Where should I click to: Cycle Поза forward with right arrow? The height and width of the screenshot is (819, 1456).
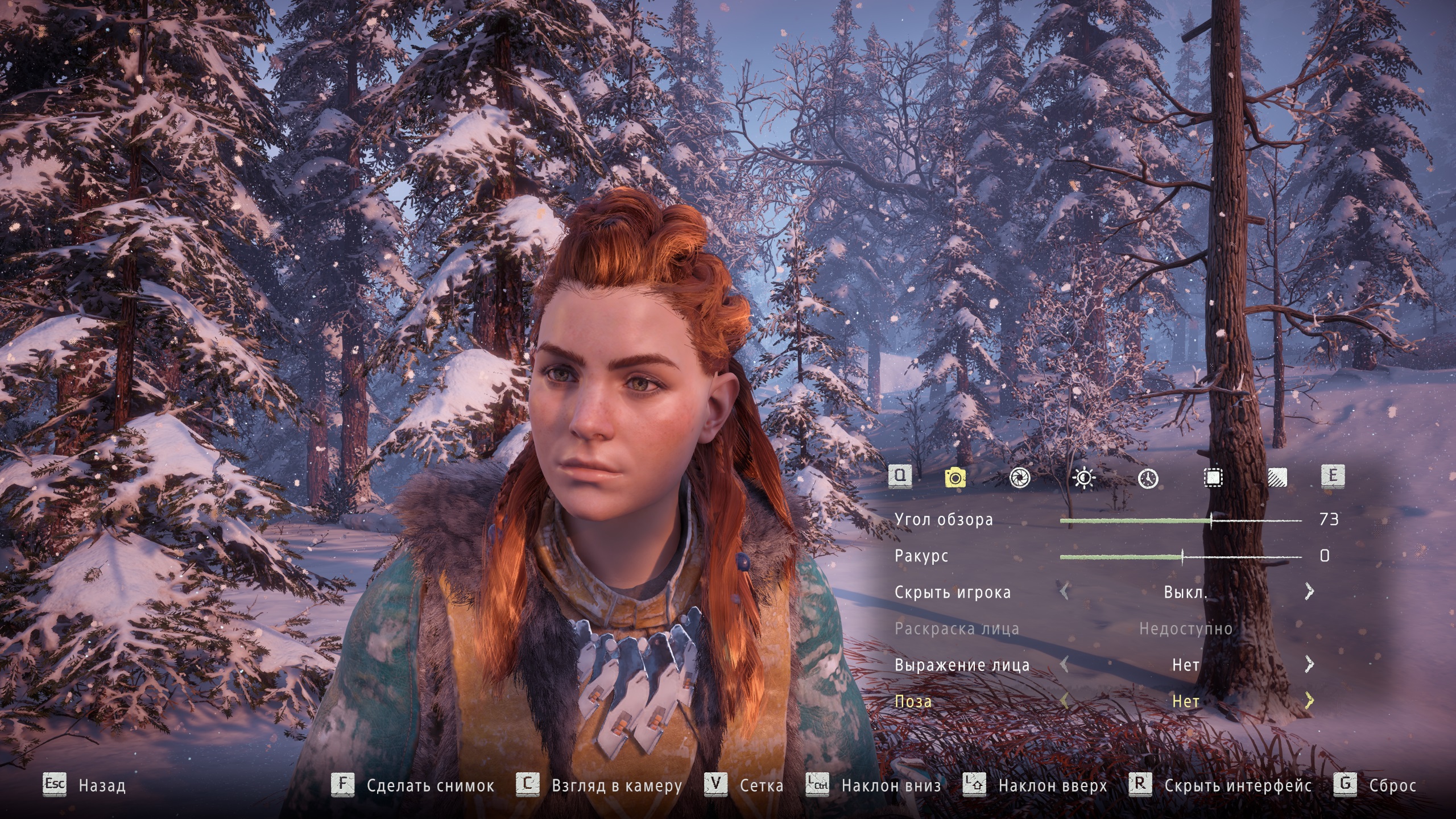1309,701
